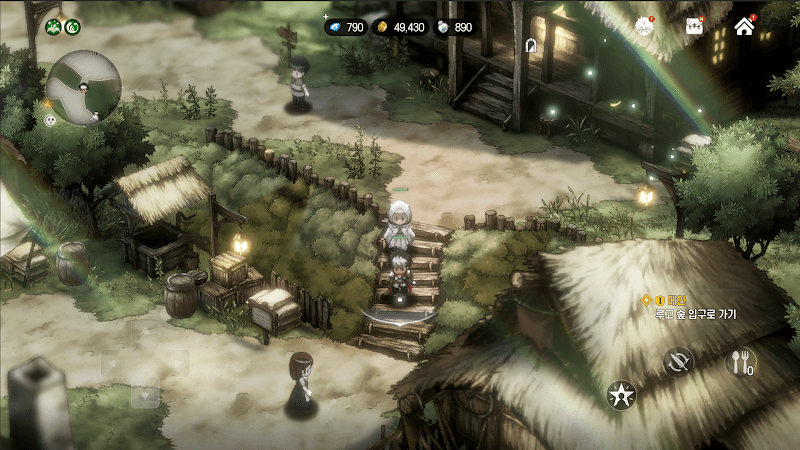Select the main quest tracker to Rugo Forest
This screenshot has height=450, width=800.
688,307
